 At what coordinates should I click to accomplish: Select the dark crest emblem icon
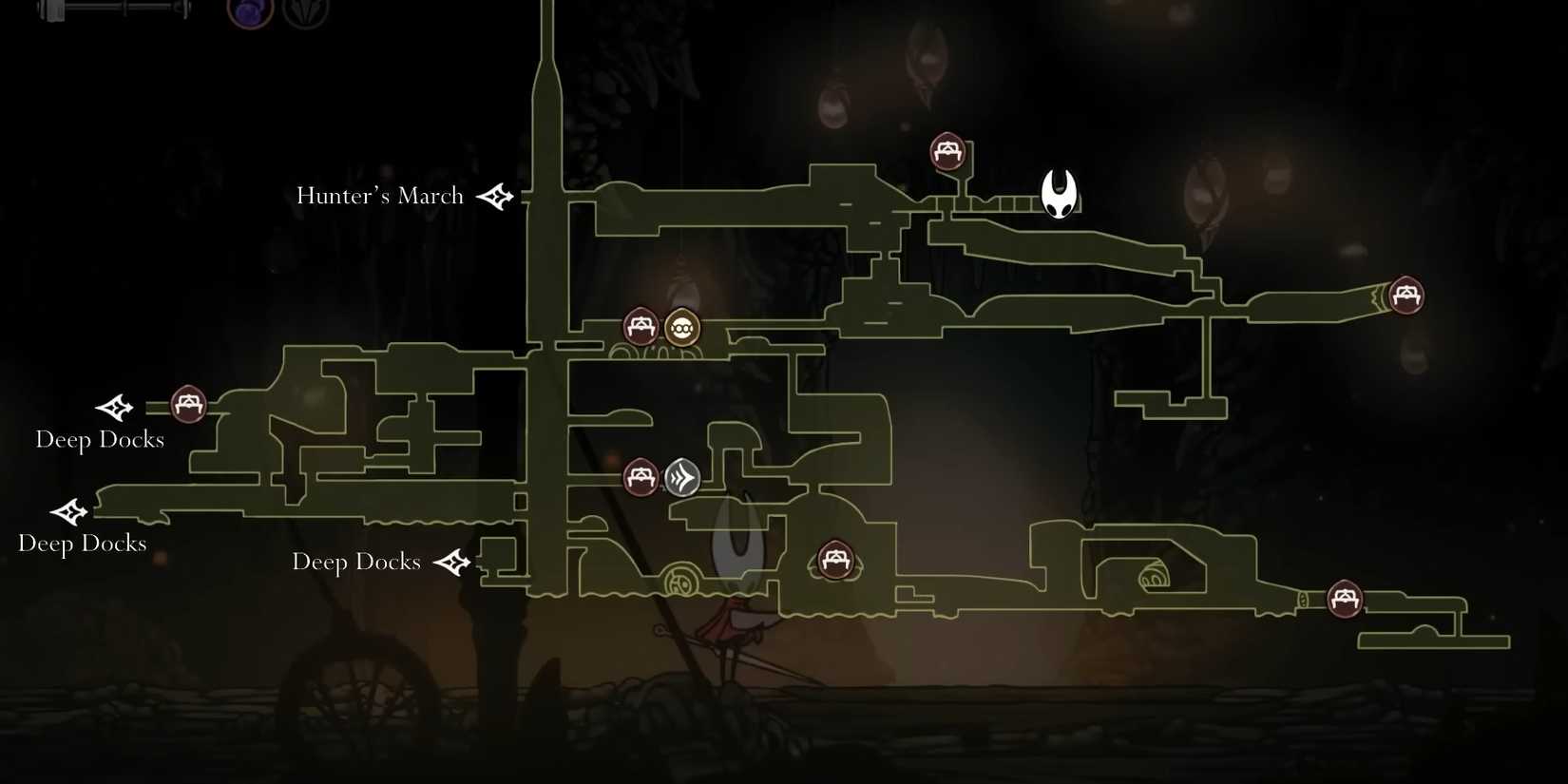tap(306, 12)
